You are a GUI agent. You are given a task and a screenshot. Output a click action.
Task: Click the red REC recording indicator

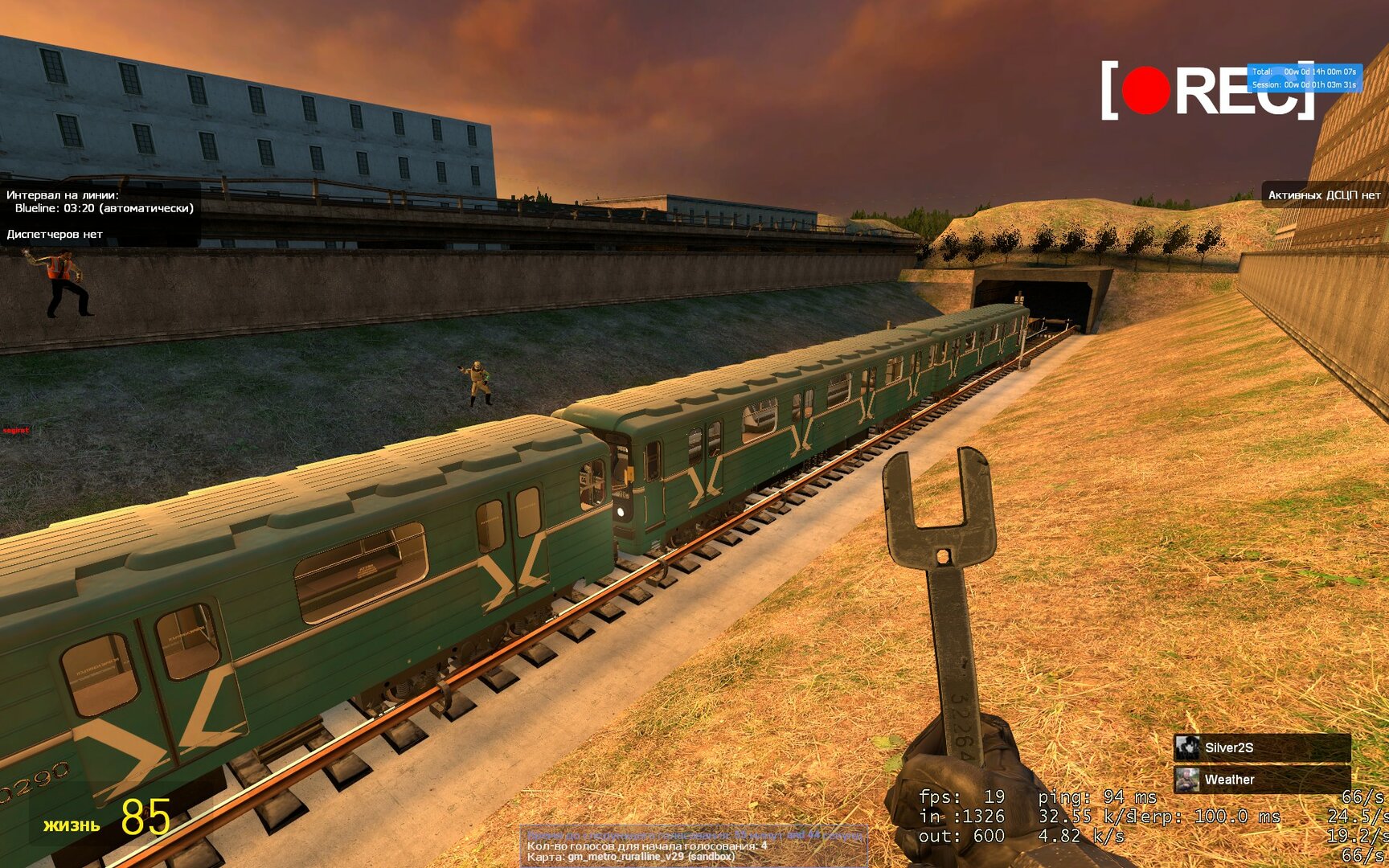point(1146,90)
